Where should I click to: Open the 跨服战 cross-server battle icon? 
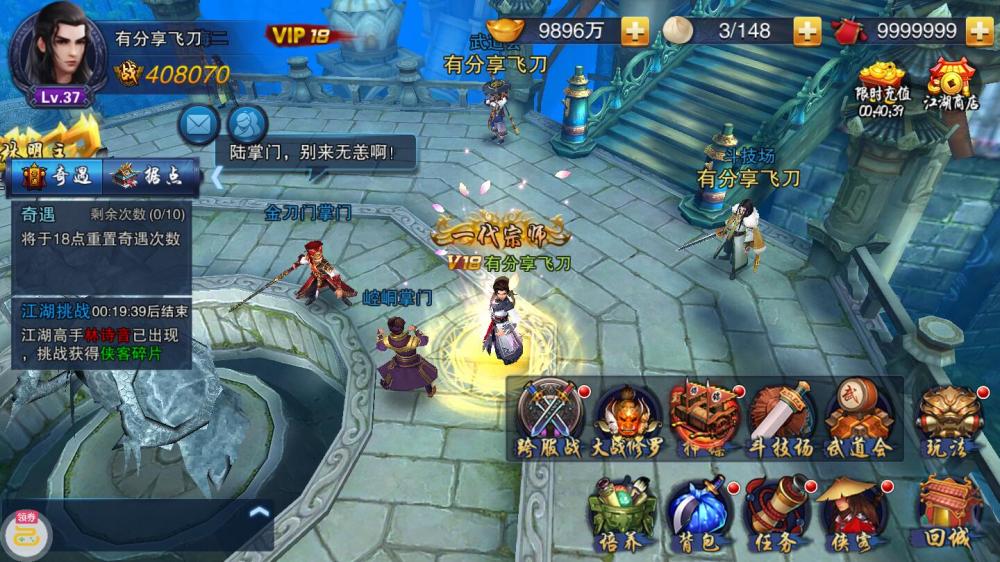pyautogui.click(x=549, y=417)
